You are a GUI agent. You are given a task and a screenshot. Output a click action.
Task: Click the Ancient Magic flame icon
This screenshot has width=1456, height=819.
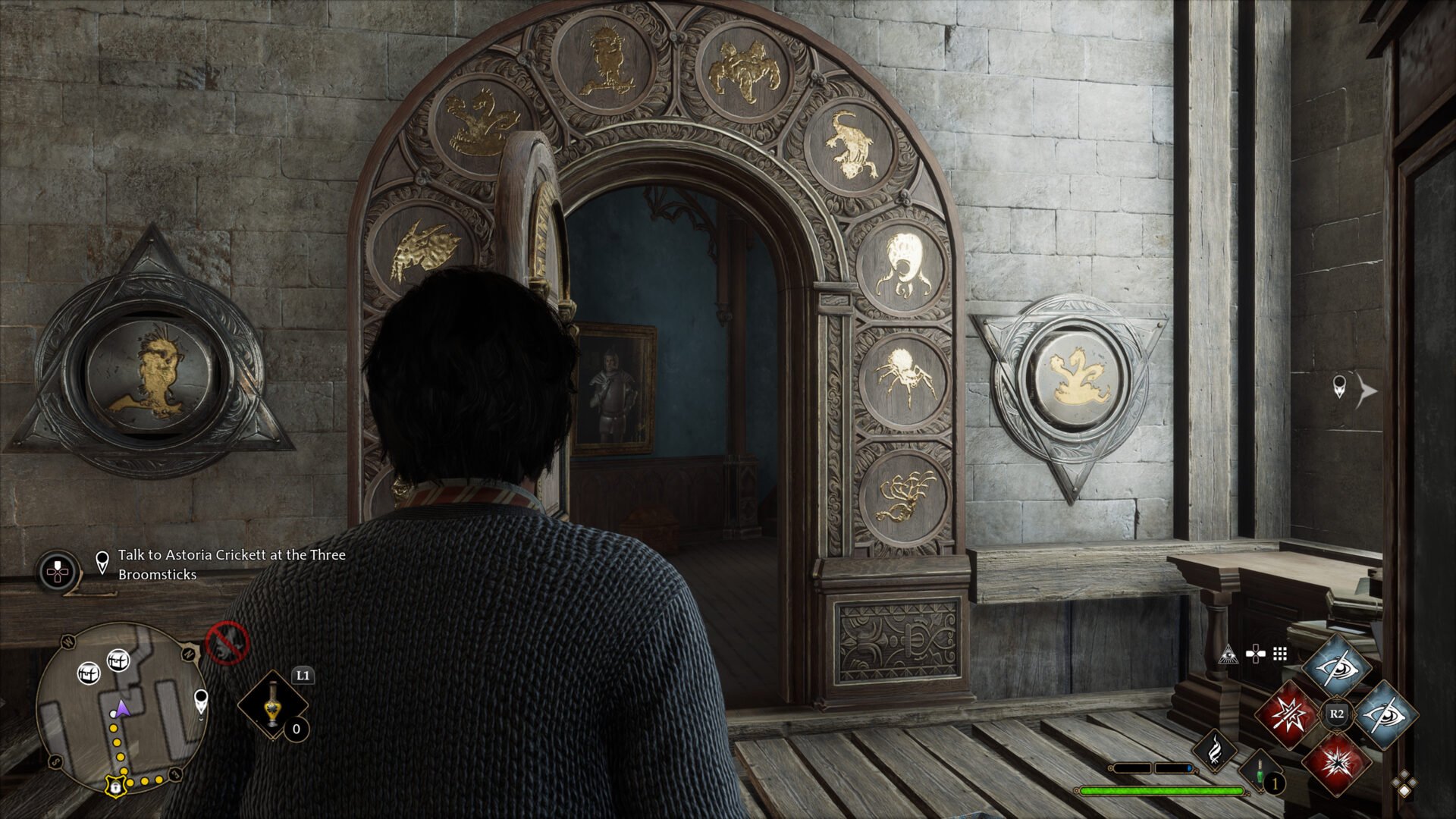pos(1215,751)
